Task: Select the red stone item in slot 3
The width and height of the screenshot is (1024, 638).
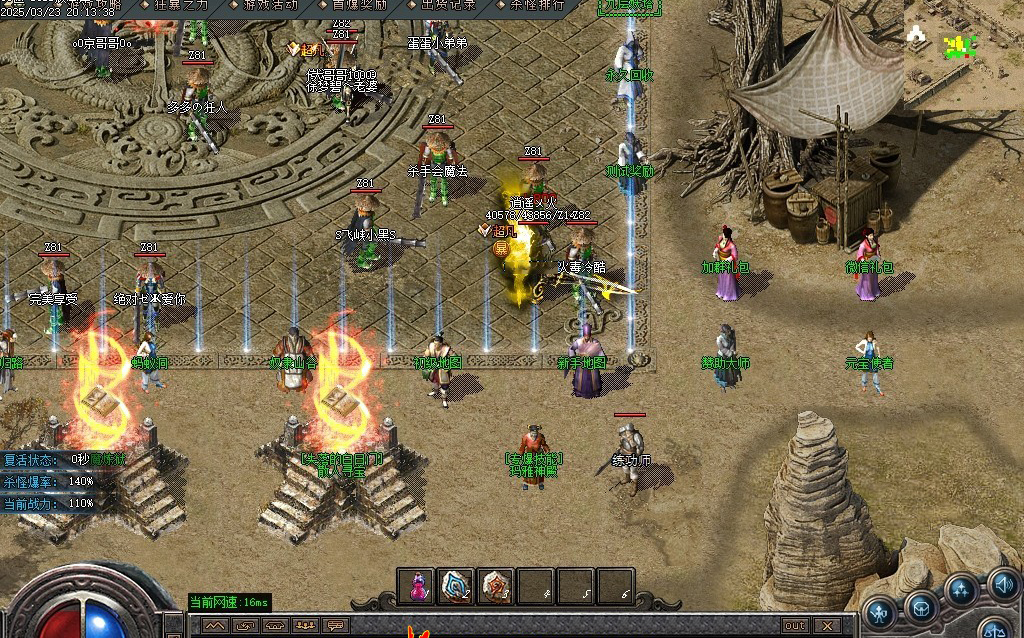Action: pos(495,587)
